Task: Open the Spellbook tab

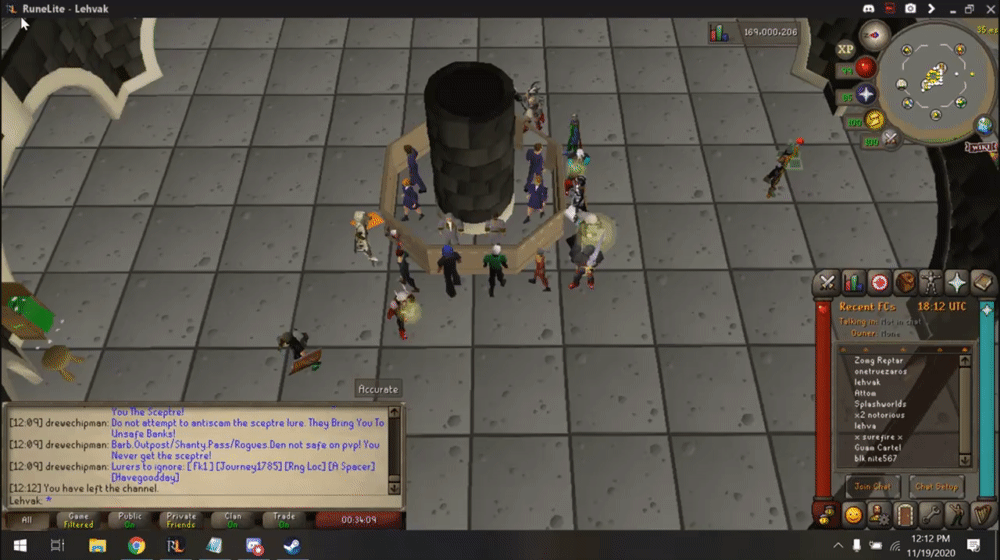Action: tap(983, 282)
